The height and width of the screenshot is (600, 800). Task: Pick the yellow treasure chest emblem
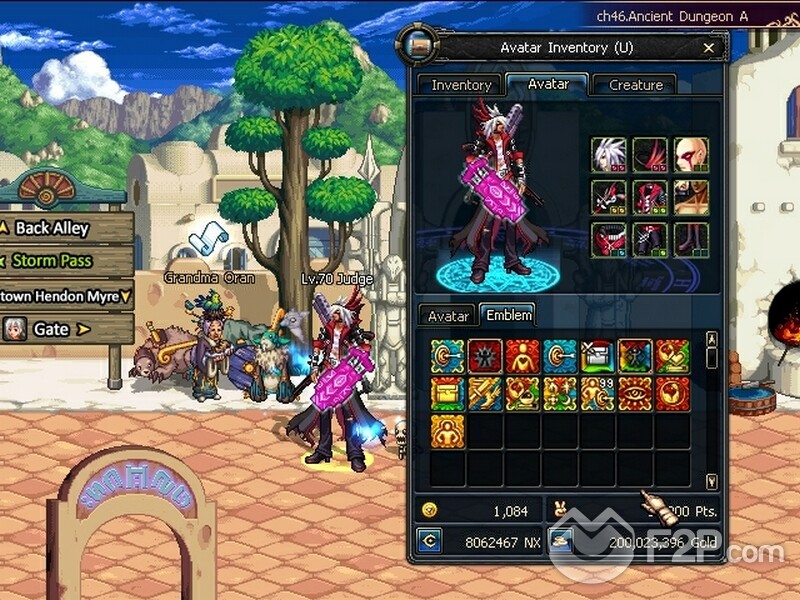448,394
